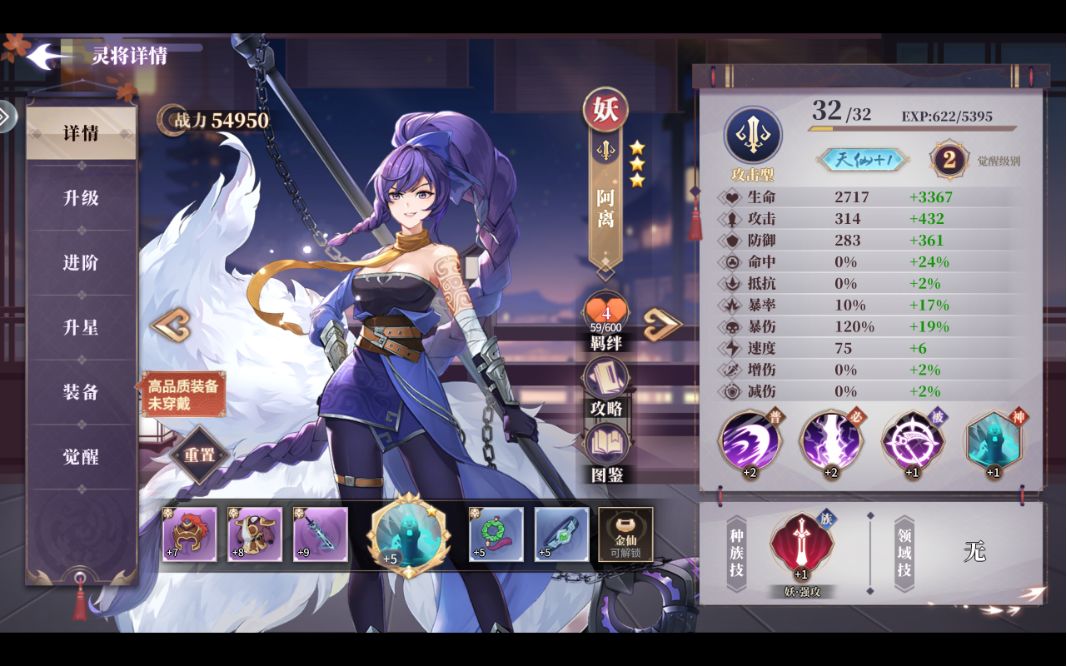
Task: Switch to the 升级 tab
Action: coord(81,198)
